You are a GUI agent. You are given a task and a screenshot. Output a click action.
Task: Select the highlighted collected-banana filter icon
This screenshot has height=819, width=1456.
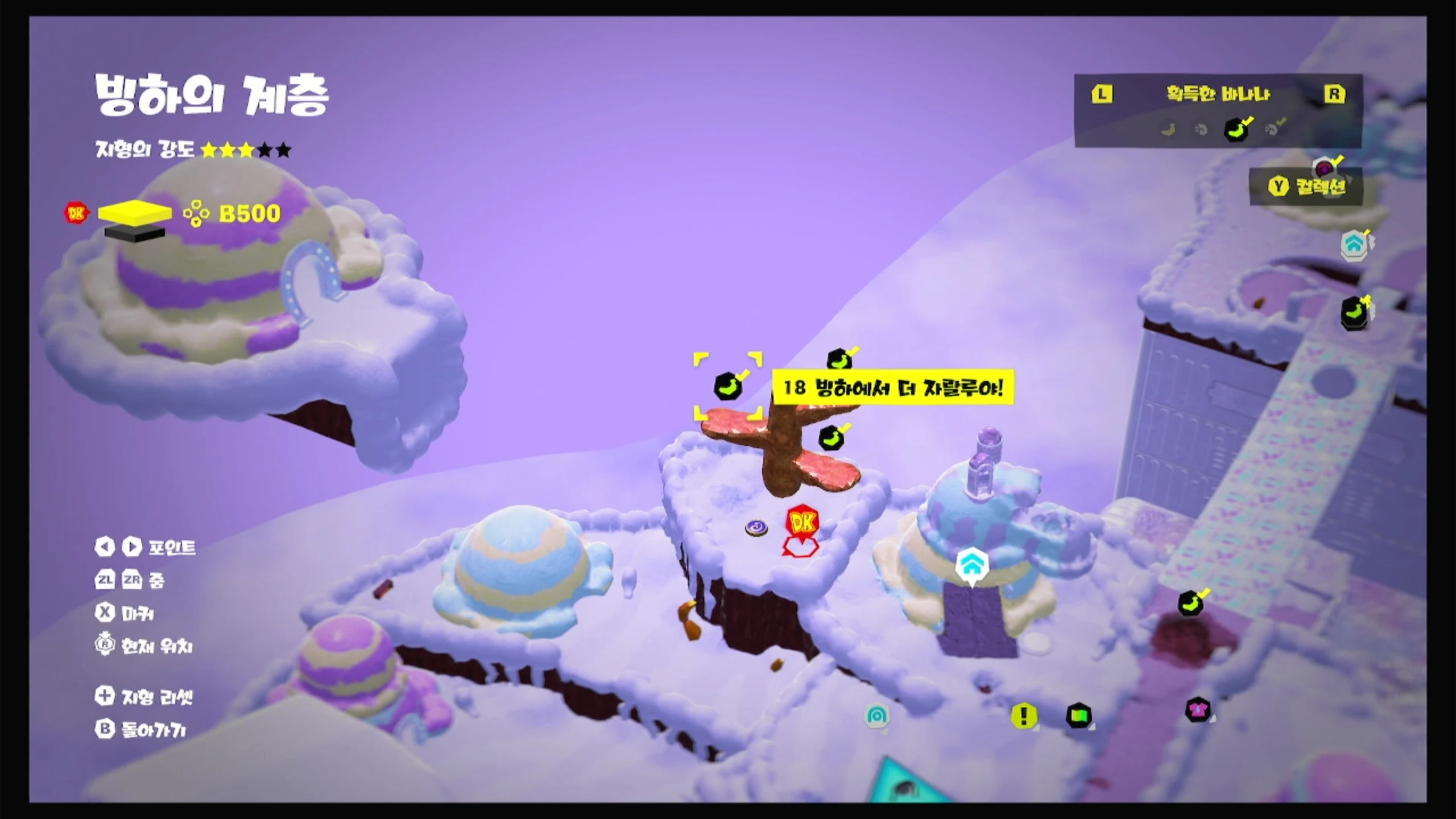coord(1236,130)
